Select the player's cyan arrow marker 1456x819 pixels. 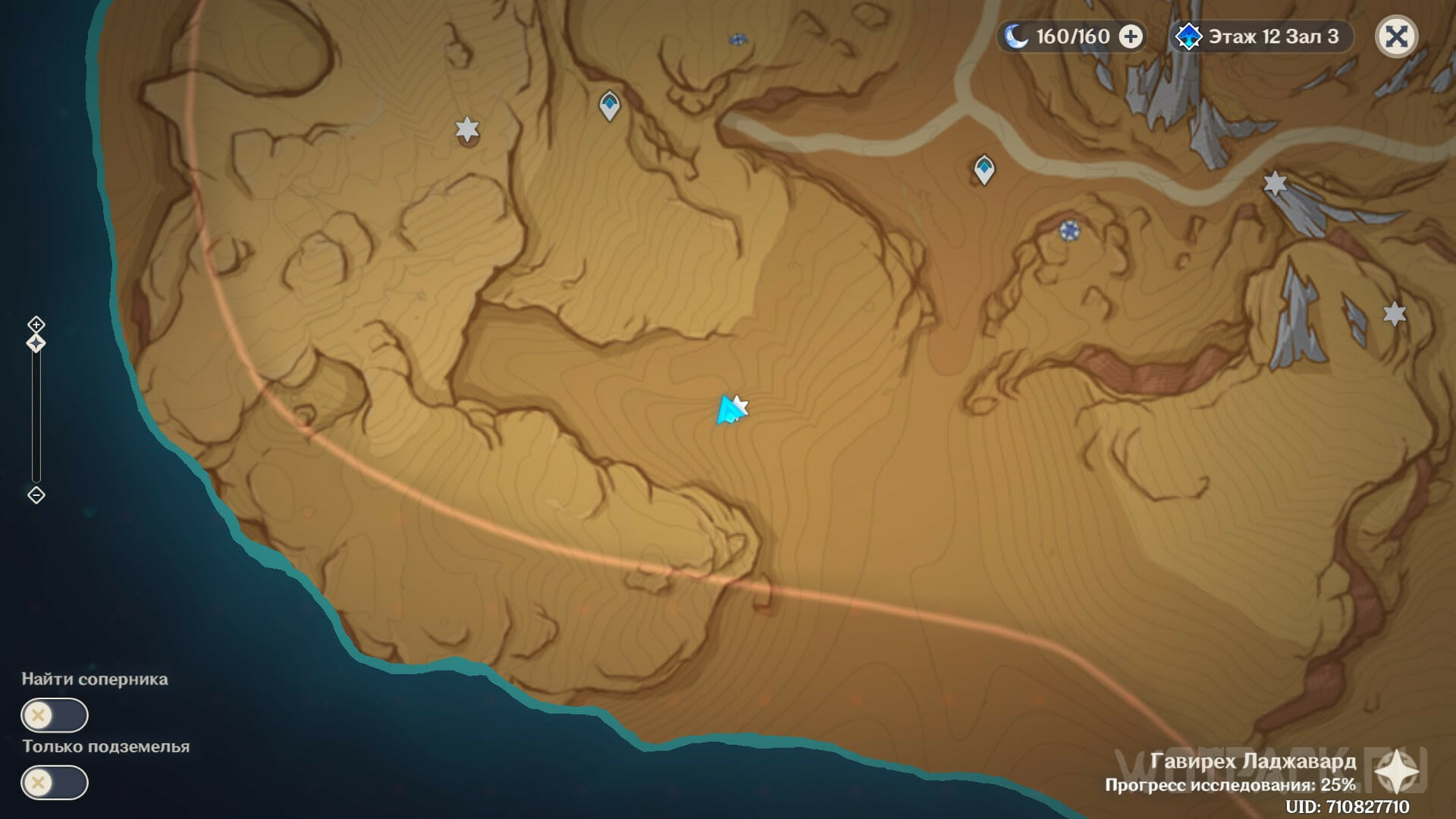pyautogui.click(x=728, y=411)
